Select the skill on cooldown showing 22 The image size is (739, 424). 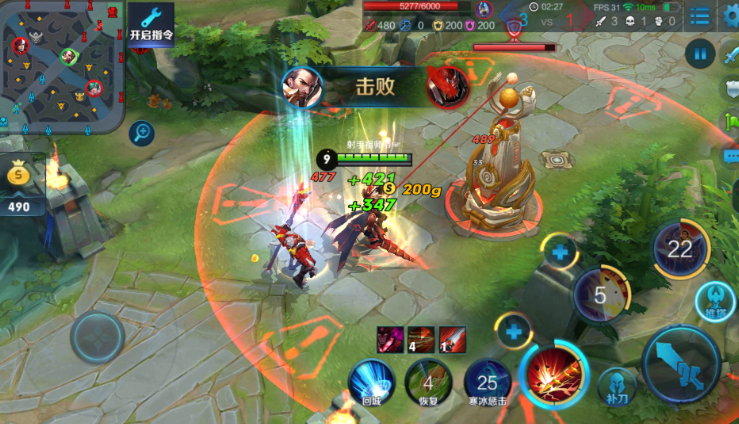click(681, 250)
